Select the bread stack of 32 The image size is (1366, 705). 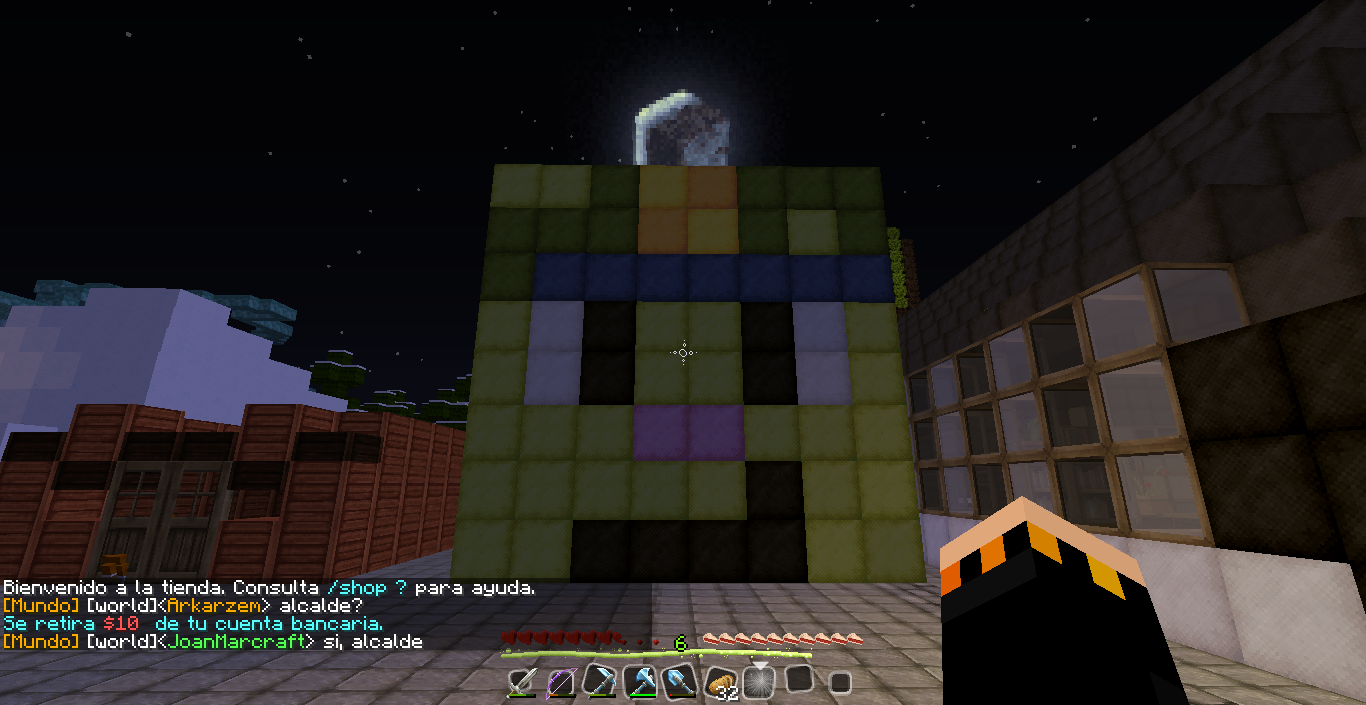[x=720, y=682]
